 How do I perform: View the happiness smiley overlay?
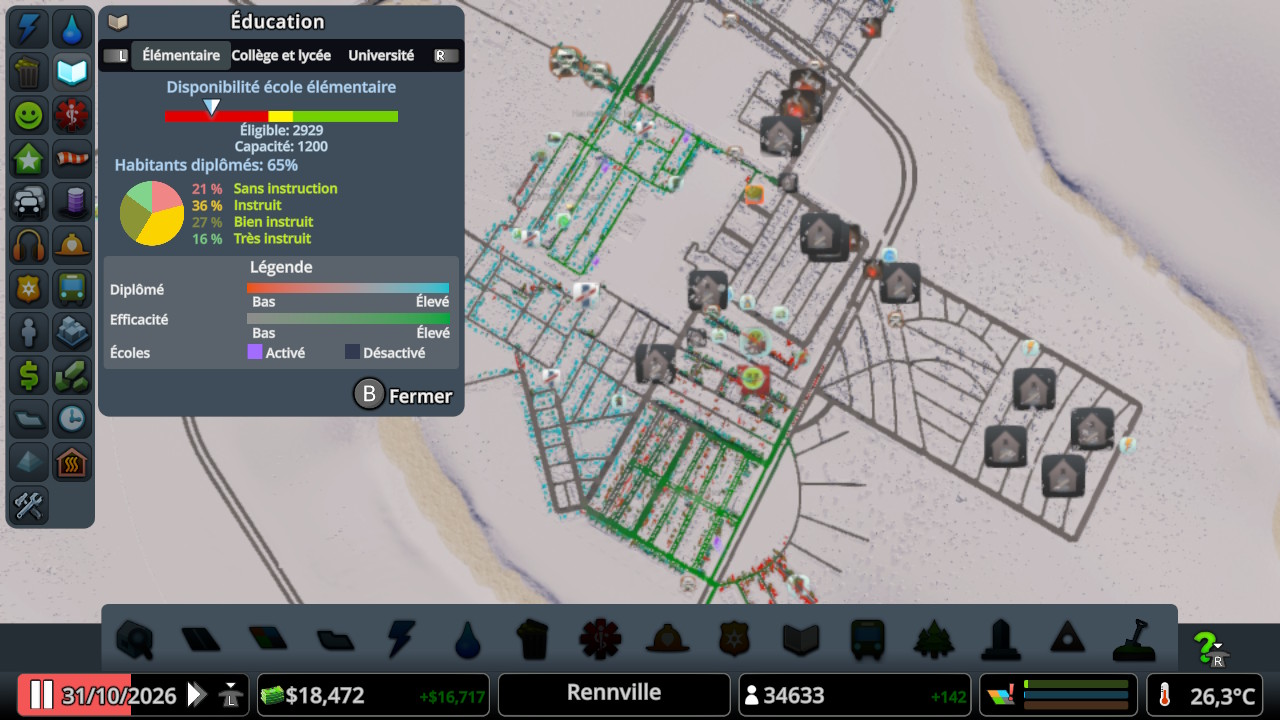(28, 115)
